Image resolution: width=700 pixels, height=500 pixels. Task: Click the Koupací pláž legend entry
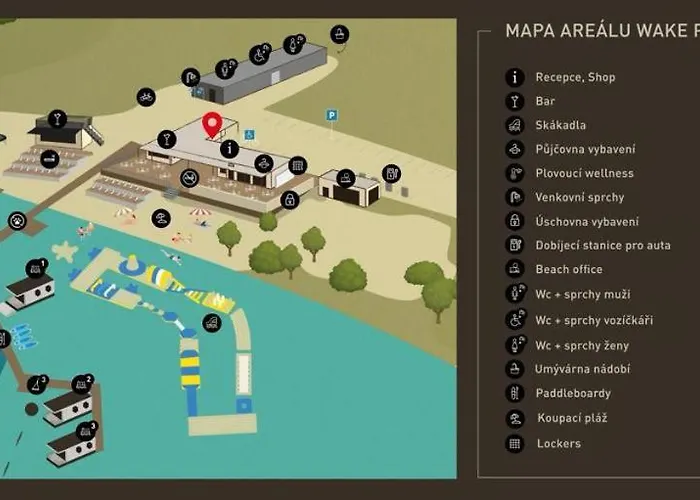571,418
